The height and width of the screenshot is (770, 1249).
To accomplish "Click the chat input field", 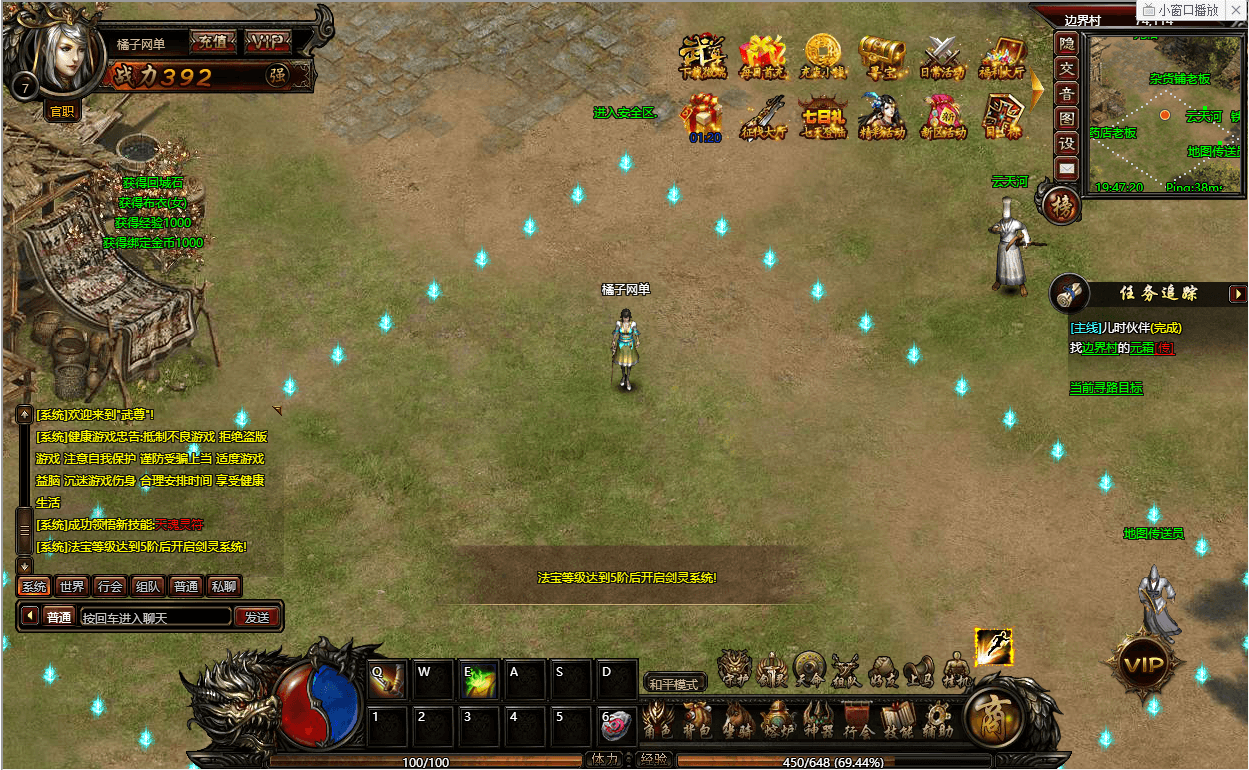I will click(155, 617).
